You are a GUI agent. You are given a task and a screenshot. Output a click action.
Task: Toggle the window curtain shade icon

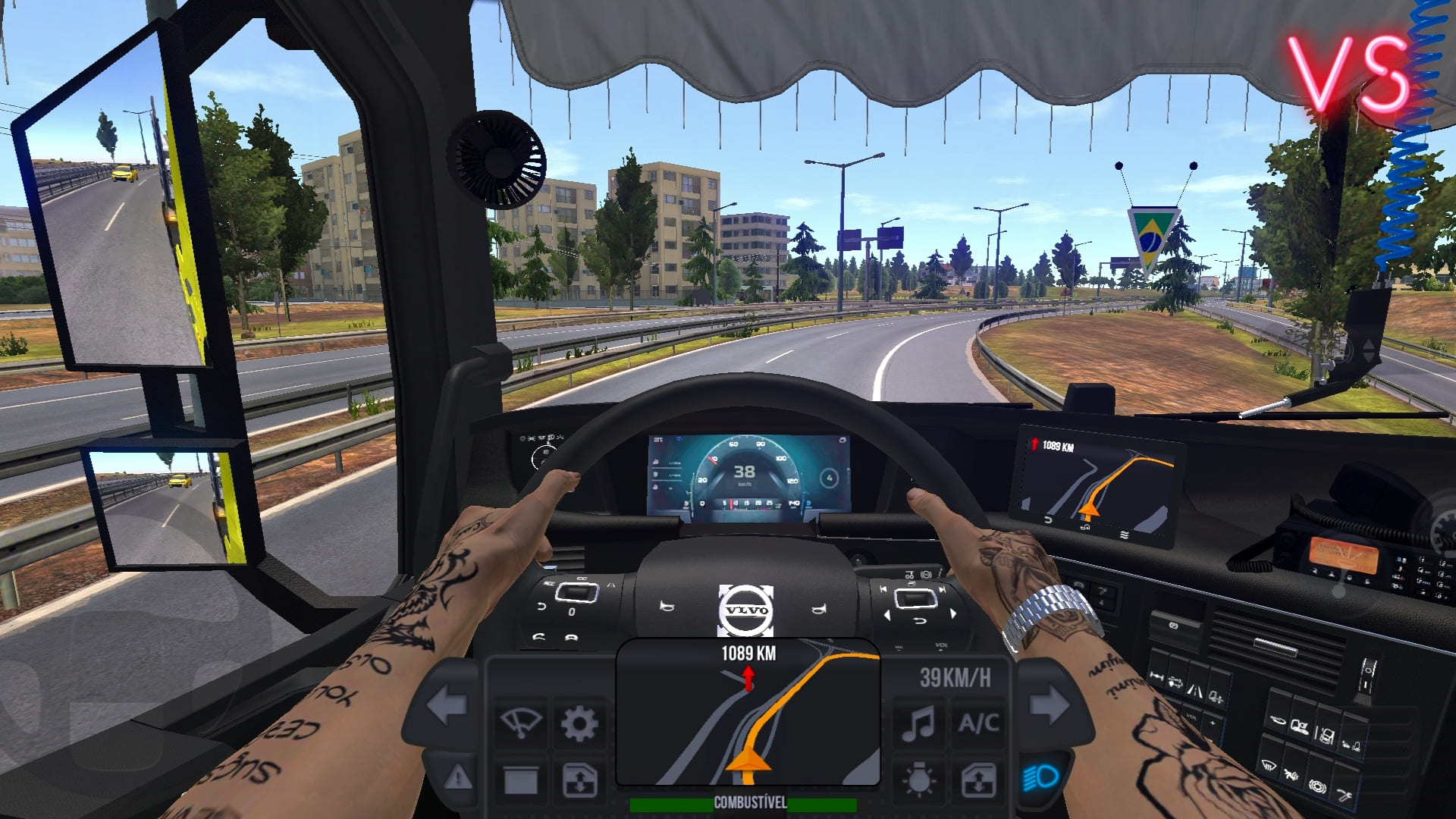tap(521, 780)
